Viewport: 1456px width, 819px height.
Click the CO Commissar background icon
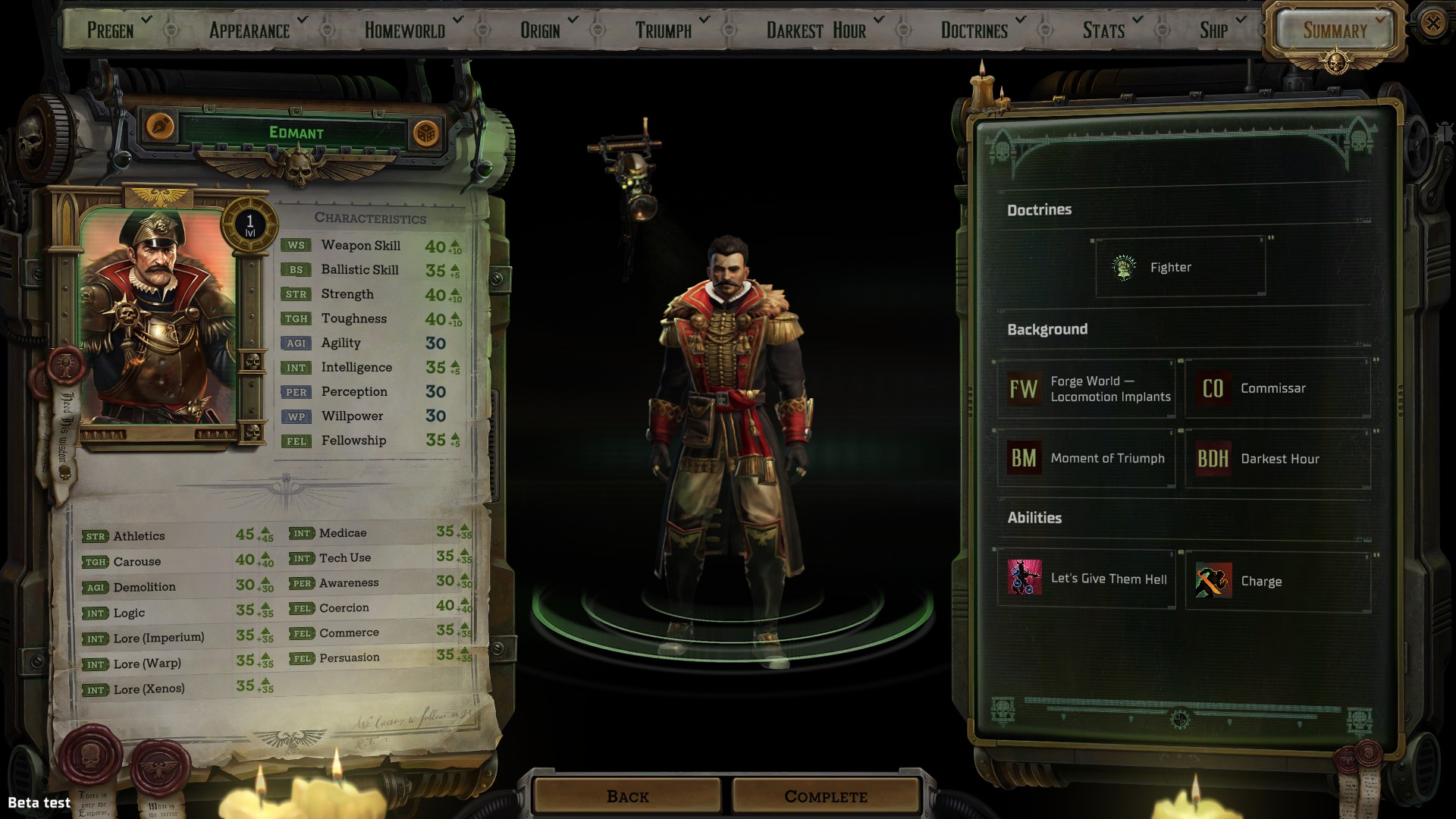click(1213, 388)
